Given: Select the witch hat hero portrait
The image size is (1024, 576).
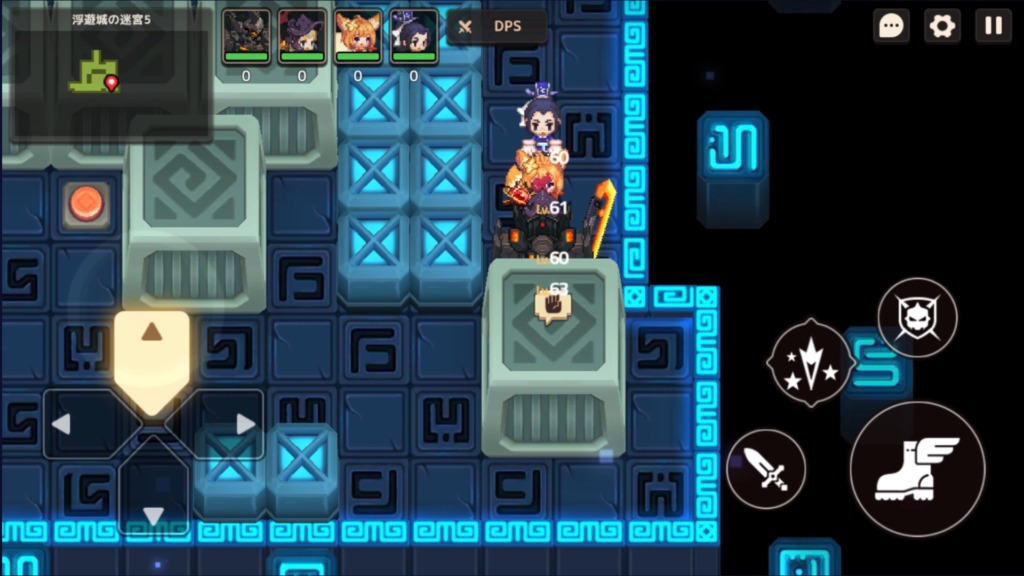Looking at the screenshot, I should [302, 35].
